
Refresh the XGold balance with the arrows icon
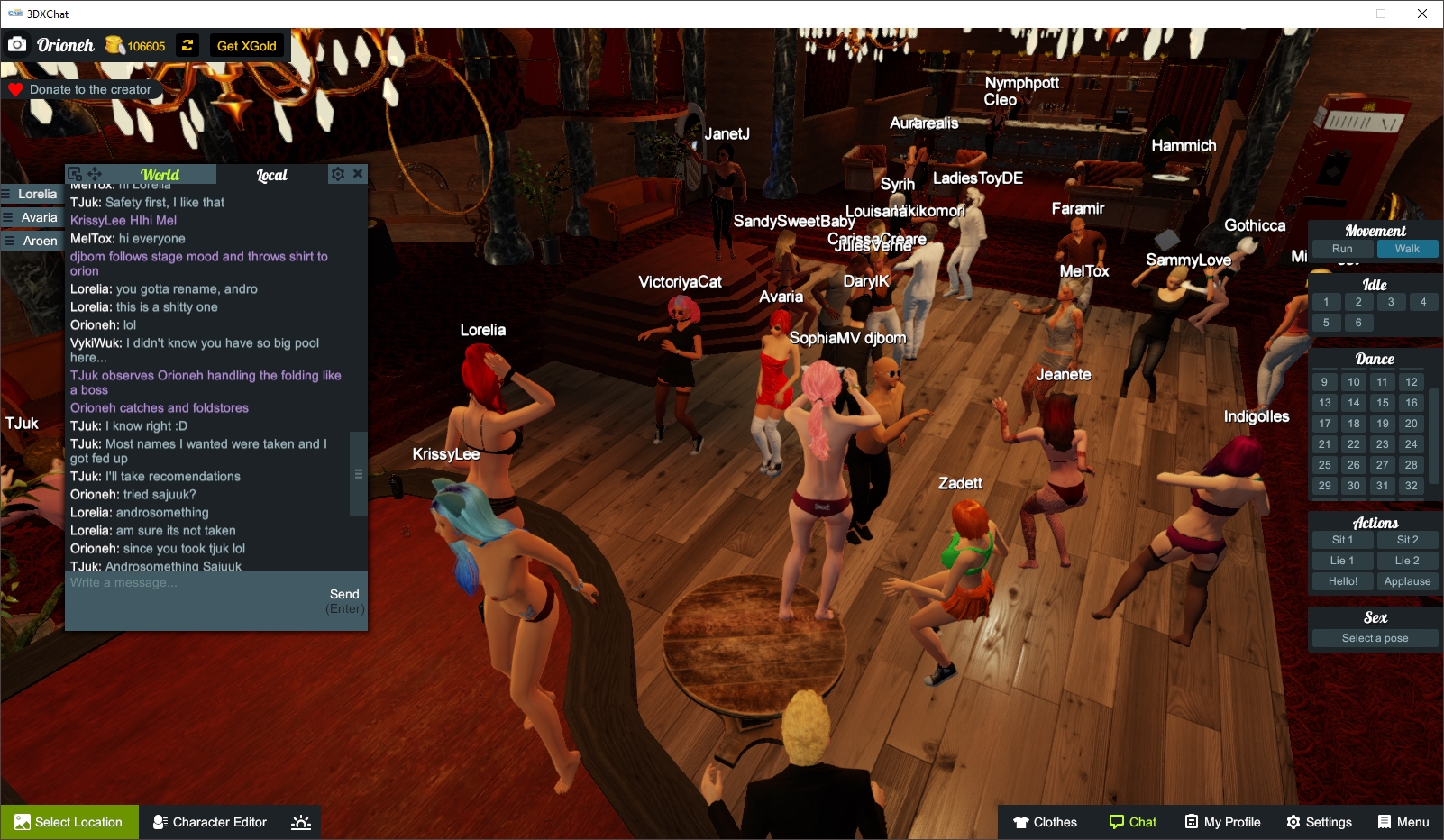pyautogui.click(x=187, y=45)
